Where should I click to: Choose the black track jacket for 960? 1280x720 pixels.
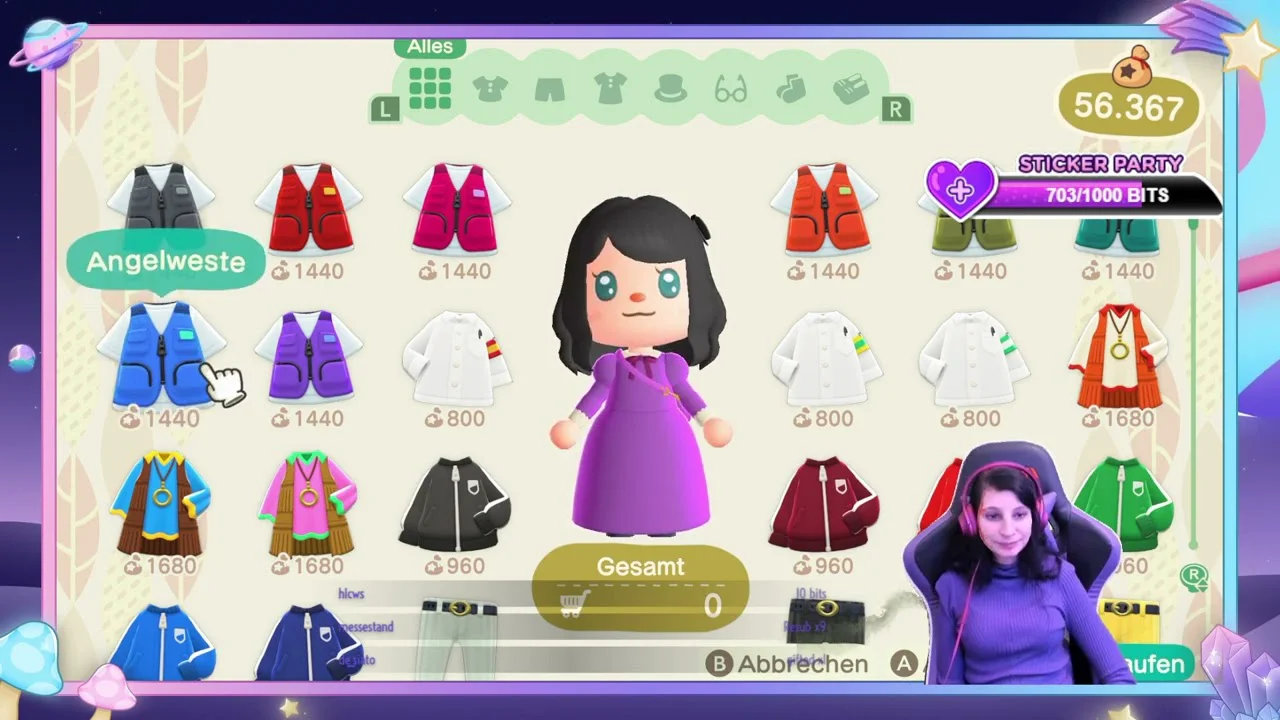coord(457,505)
